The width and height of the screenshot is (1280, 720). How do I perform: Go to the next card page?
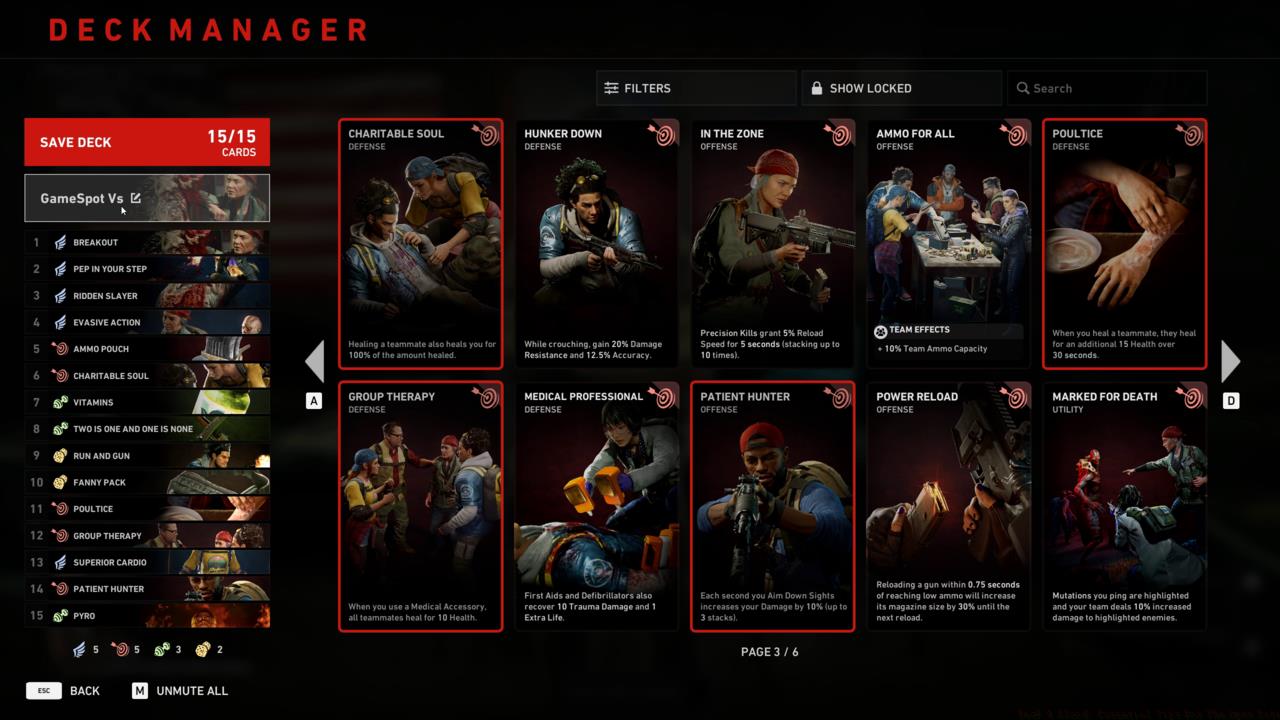[x=1231, y=361]
